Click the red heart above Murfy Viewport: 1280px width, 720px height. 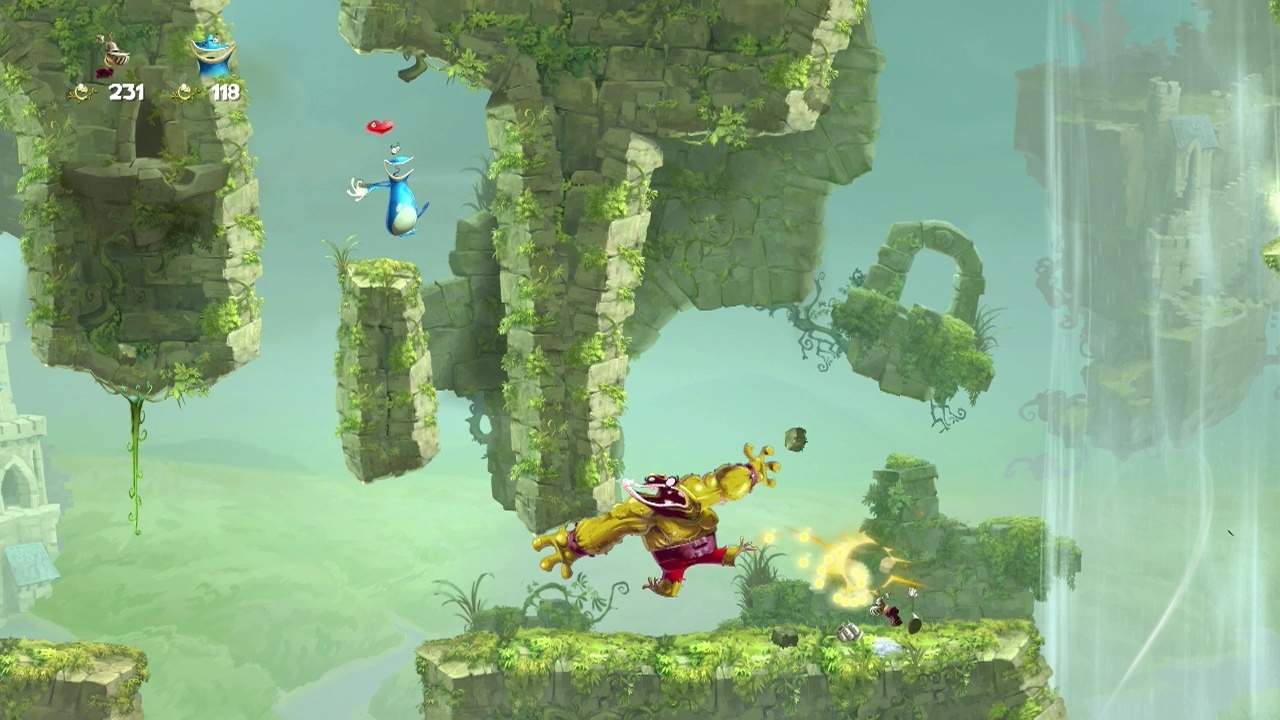[x=378, y=127]
